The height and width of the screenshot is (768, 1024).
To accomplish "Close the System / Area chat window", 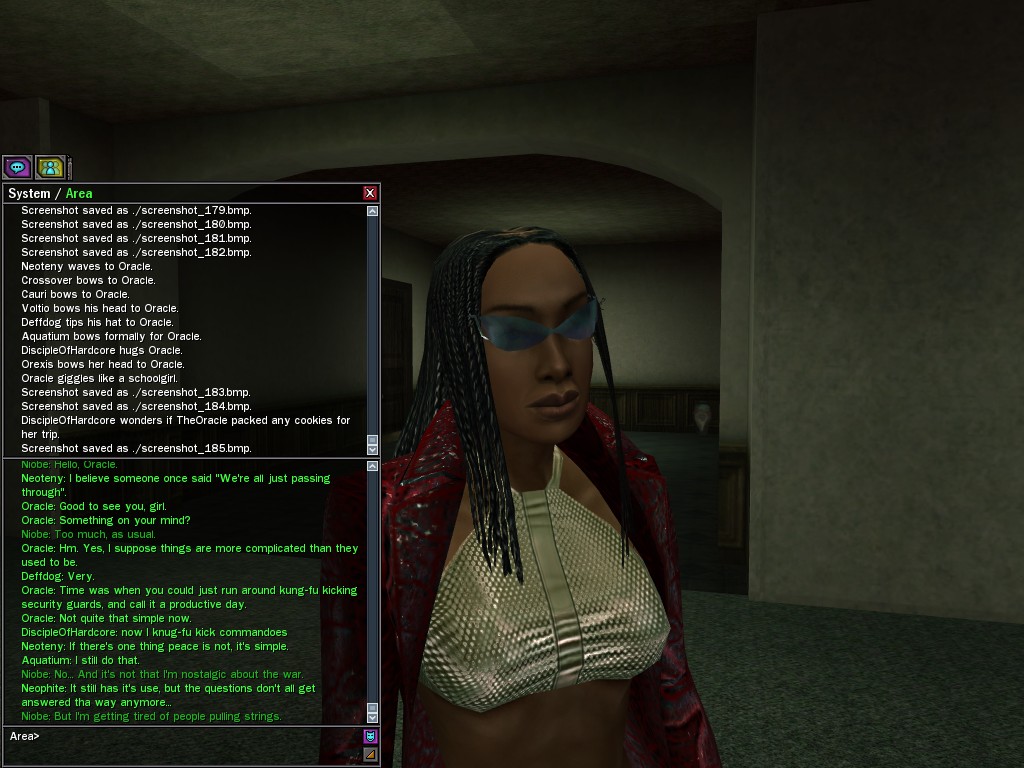I will coord(370,193).
